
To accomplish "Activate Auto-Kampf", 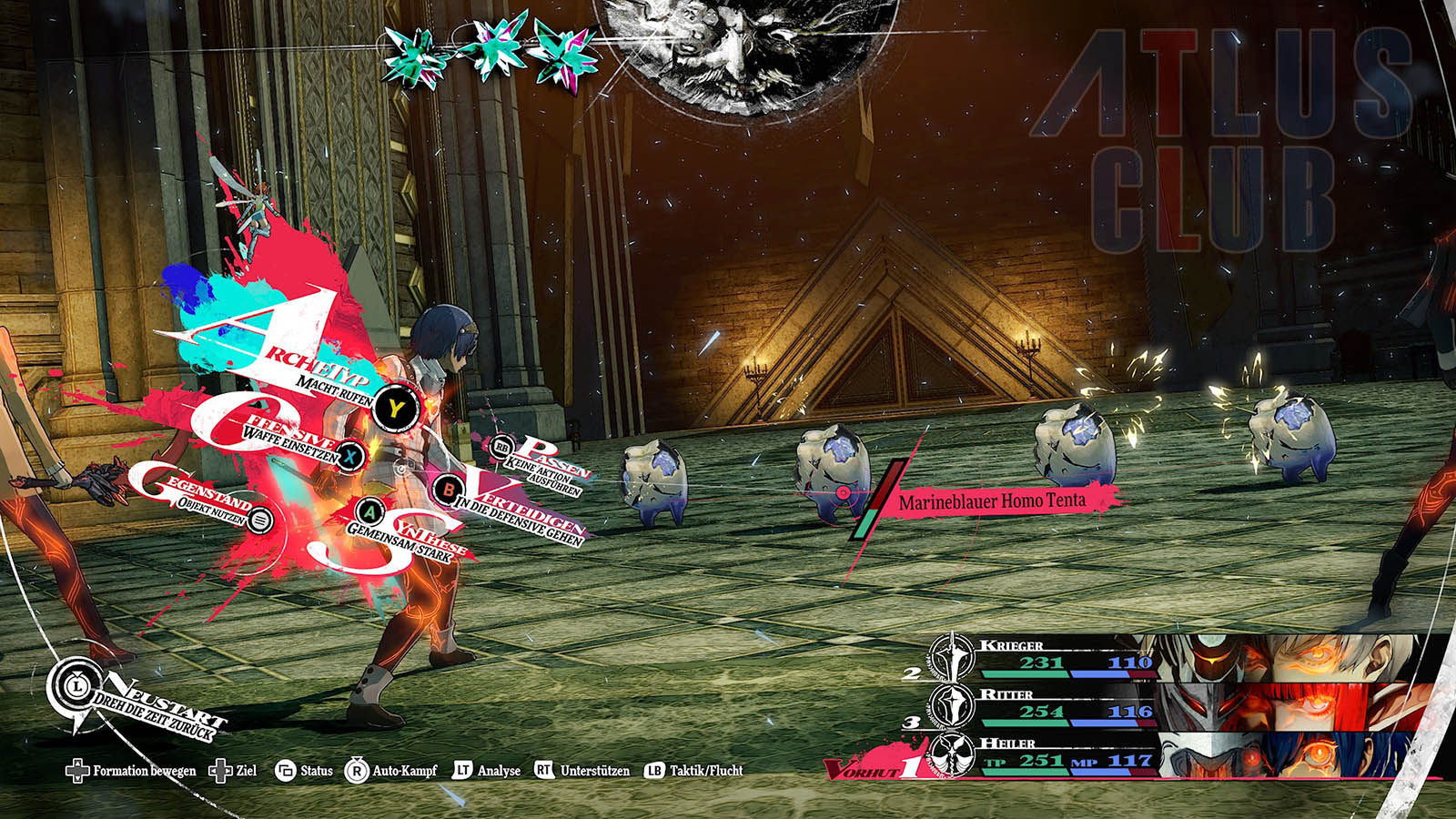I will (x=392, y=771).
